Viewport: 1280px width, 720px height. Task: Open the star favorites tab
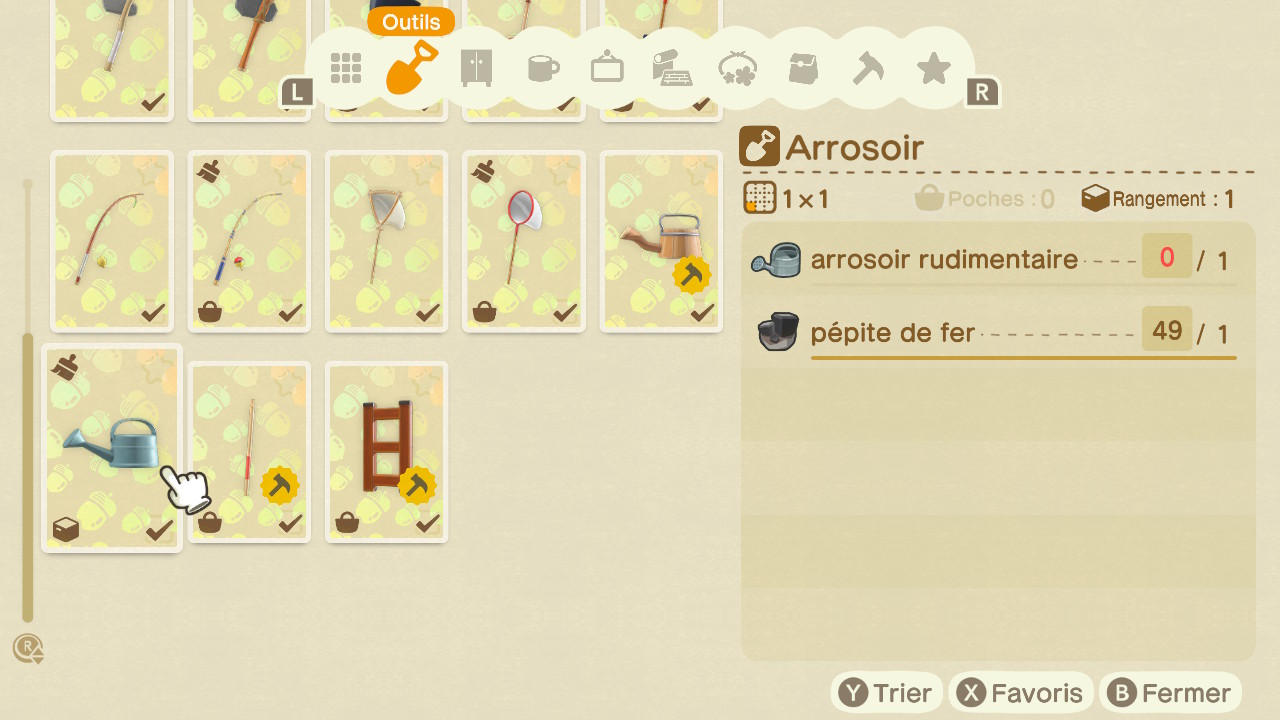pyautogui.click(x=933, y=68)
